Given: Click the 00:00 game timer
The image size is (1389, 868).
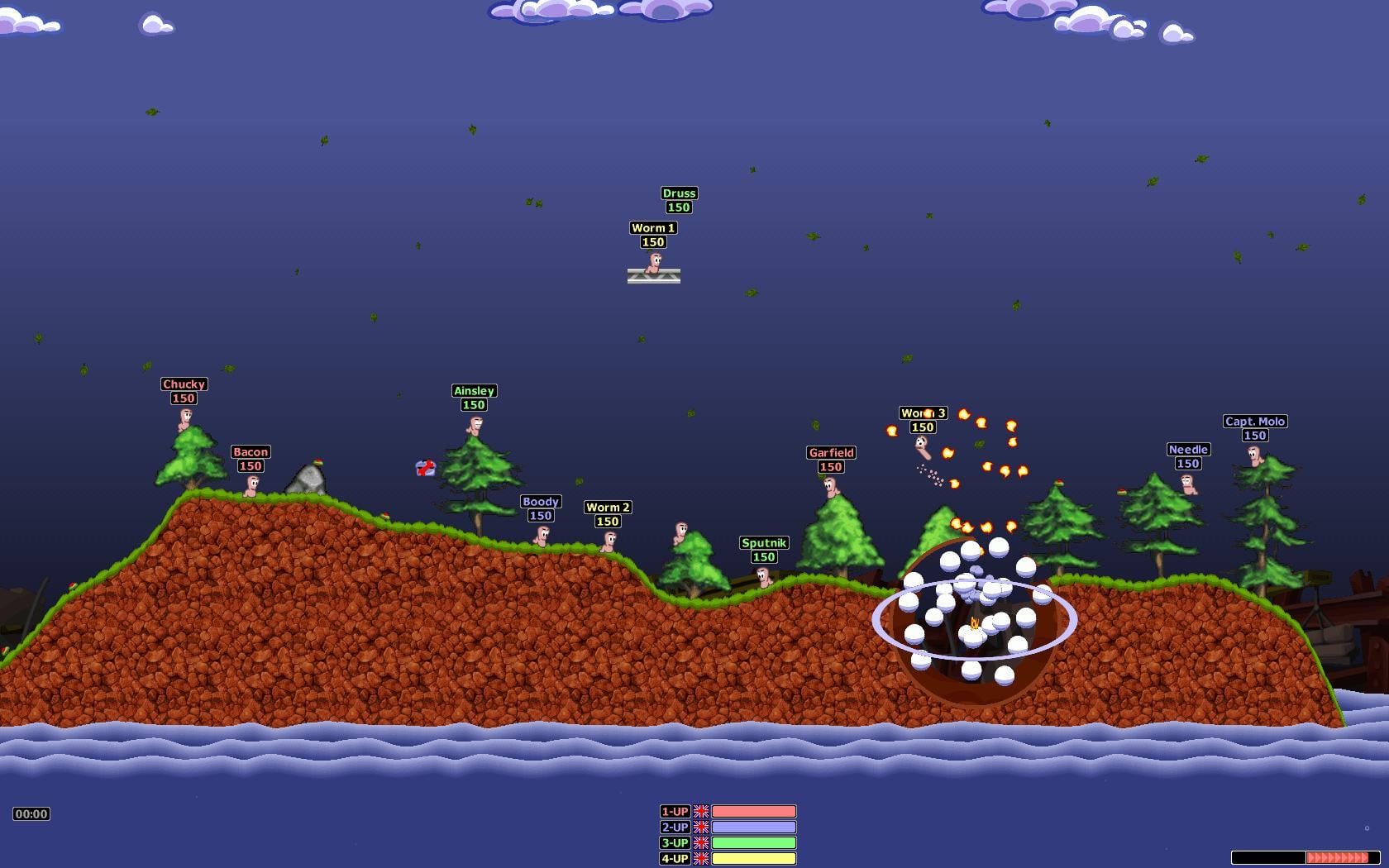Looking at the screenshot, I should coord(30,813).
